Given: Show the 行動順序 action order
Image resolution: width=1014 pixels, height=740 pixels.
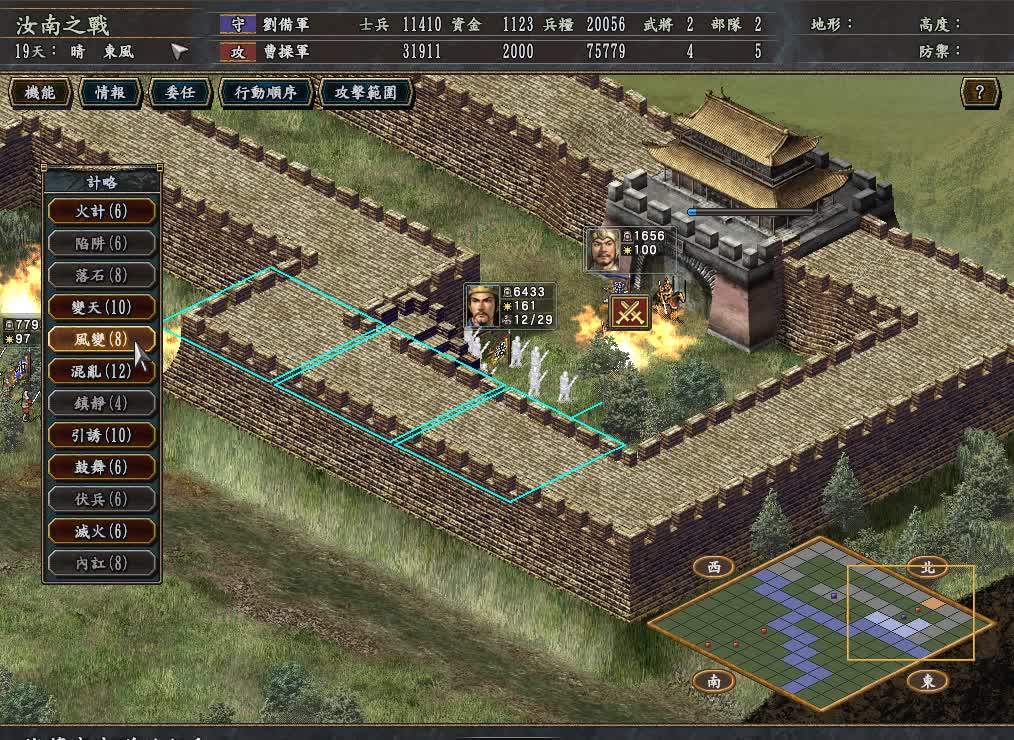Looking at the screenshot, I should point(265,93).
